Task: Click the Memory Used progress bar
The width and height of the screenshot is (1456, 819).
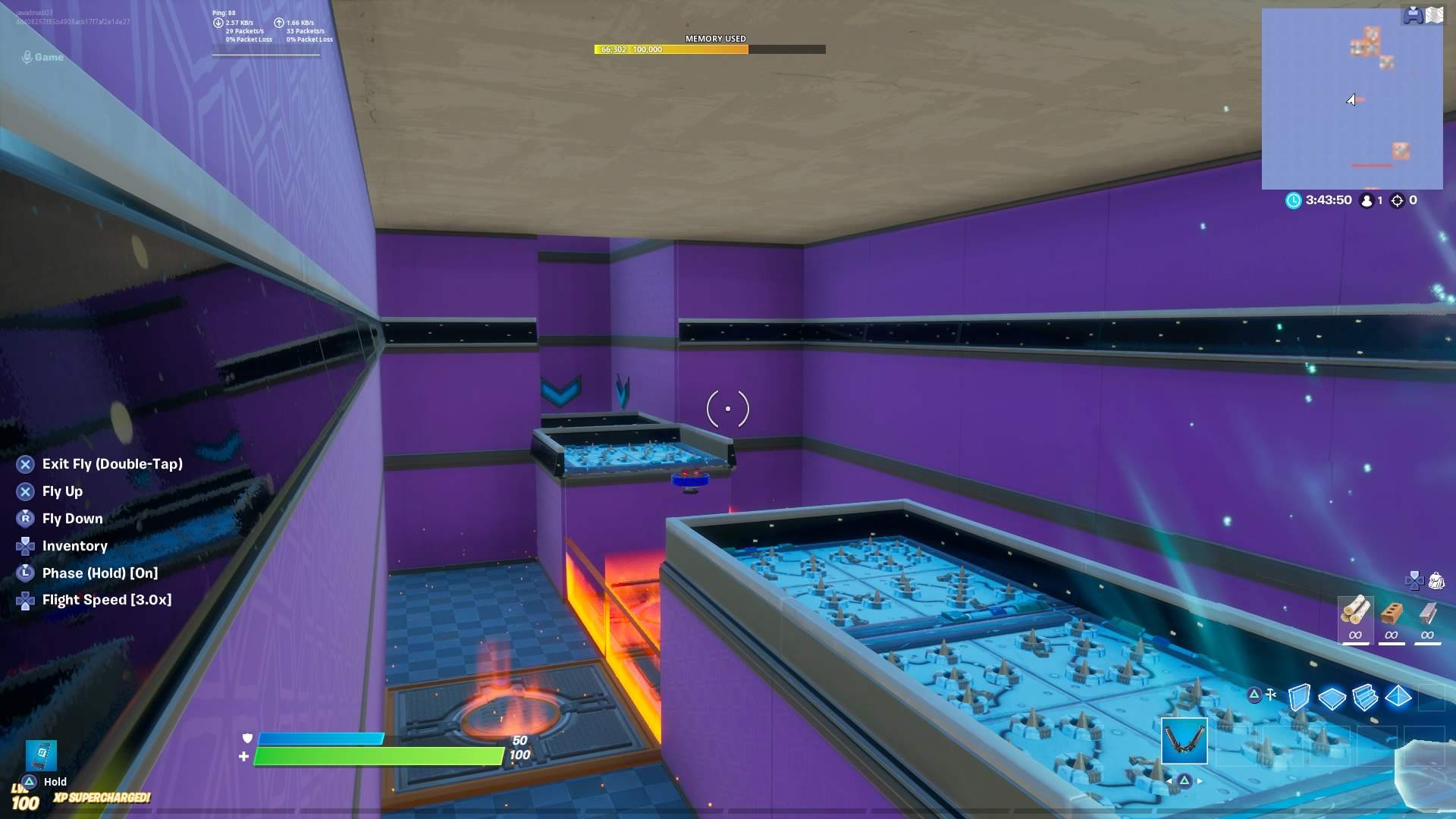Action: pos(709,49)
